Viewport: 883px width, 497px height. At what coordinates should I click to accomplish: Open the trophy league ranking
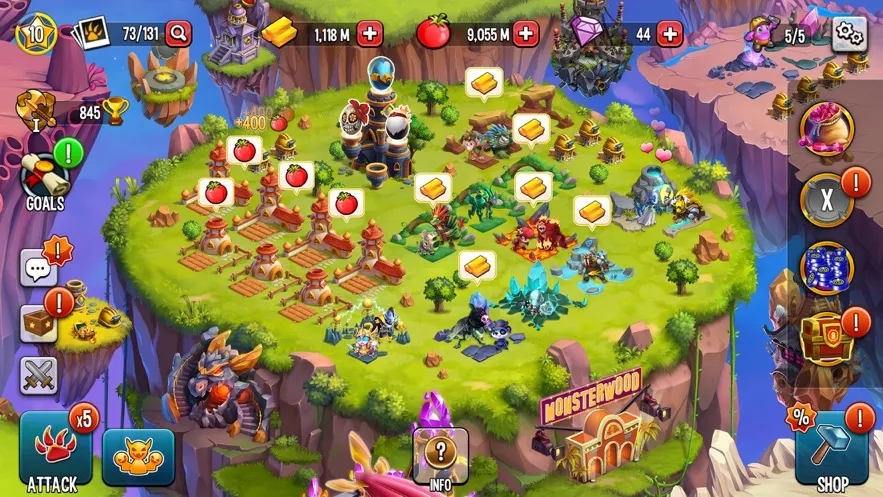pos(75,112)
